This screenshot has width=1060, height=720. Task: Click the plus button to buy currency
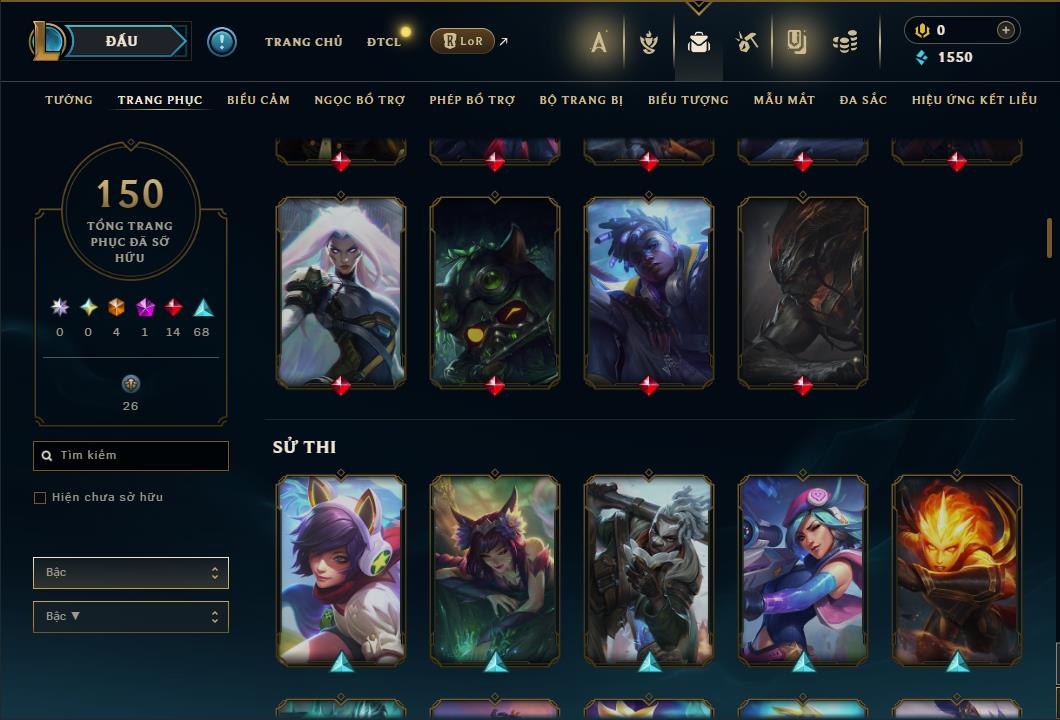point(1006,31)
